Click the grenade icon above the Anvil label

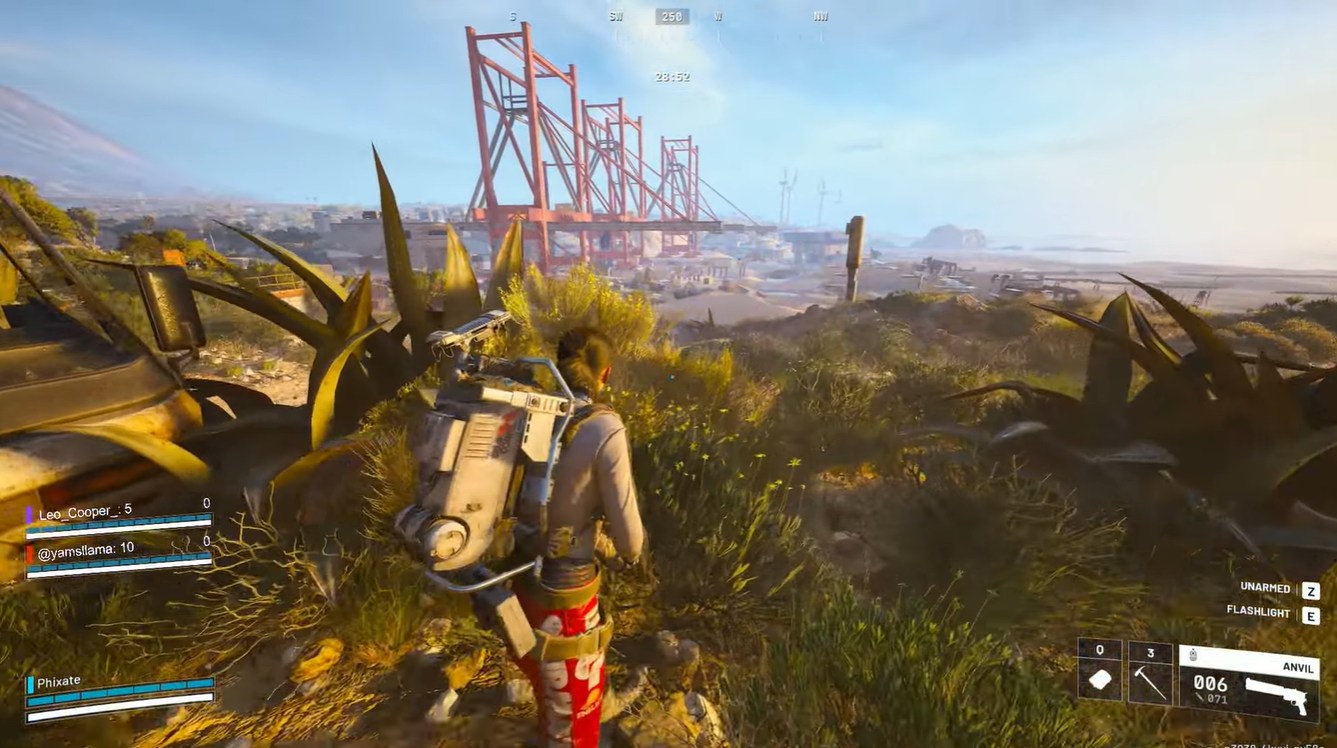pyautogui.click(x=1192, y=653)
